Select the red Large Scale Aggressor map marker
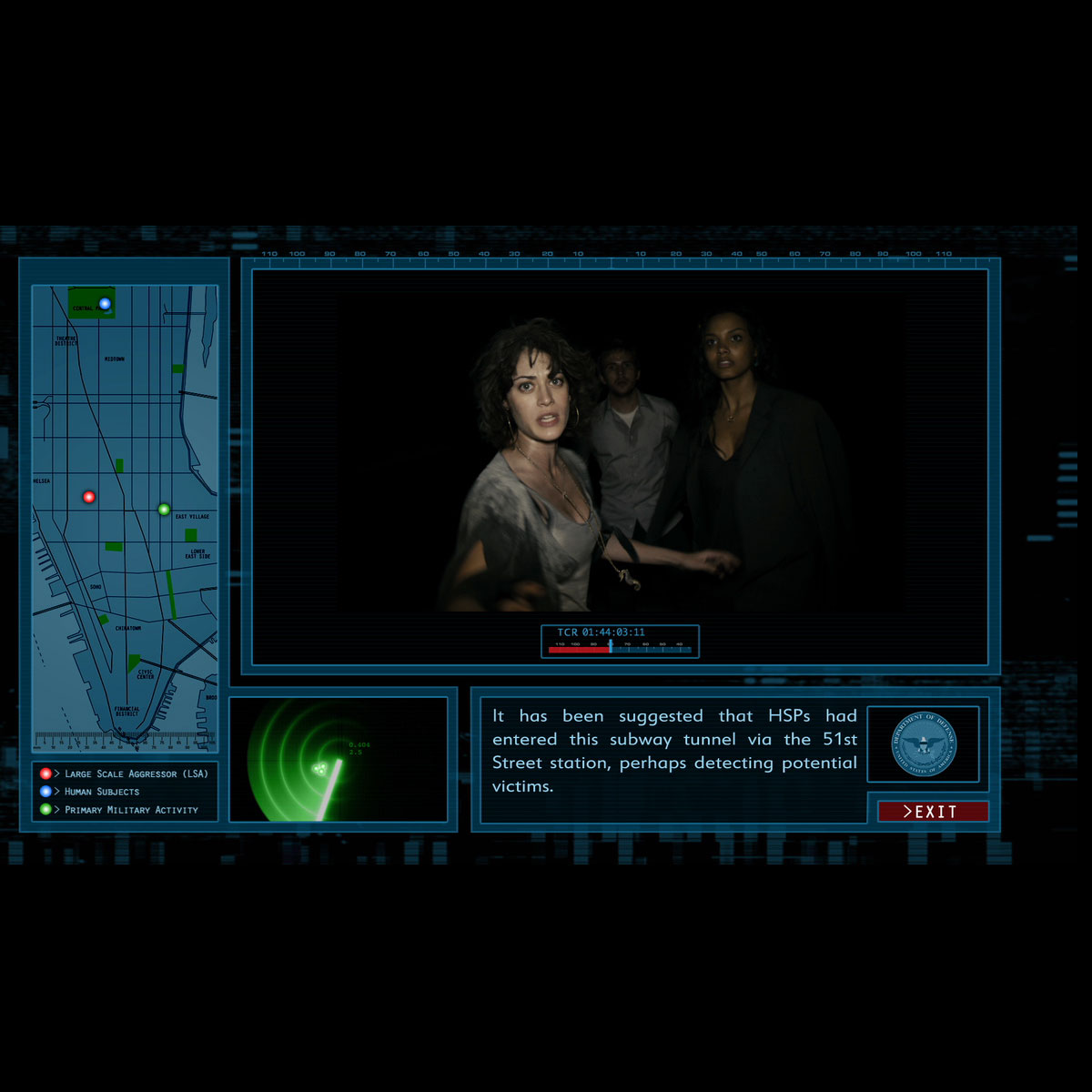The width and height of the screenshot is (1092, 1092). click(x=89, y=497)
